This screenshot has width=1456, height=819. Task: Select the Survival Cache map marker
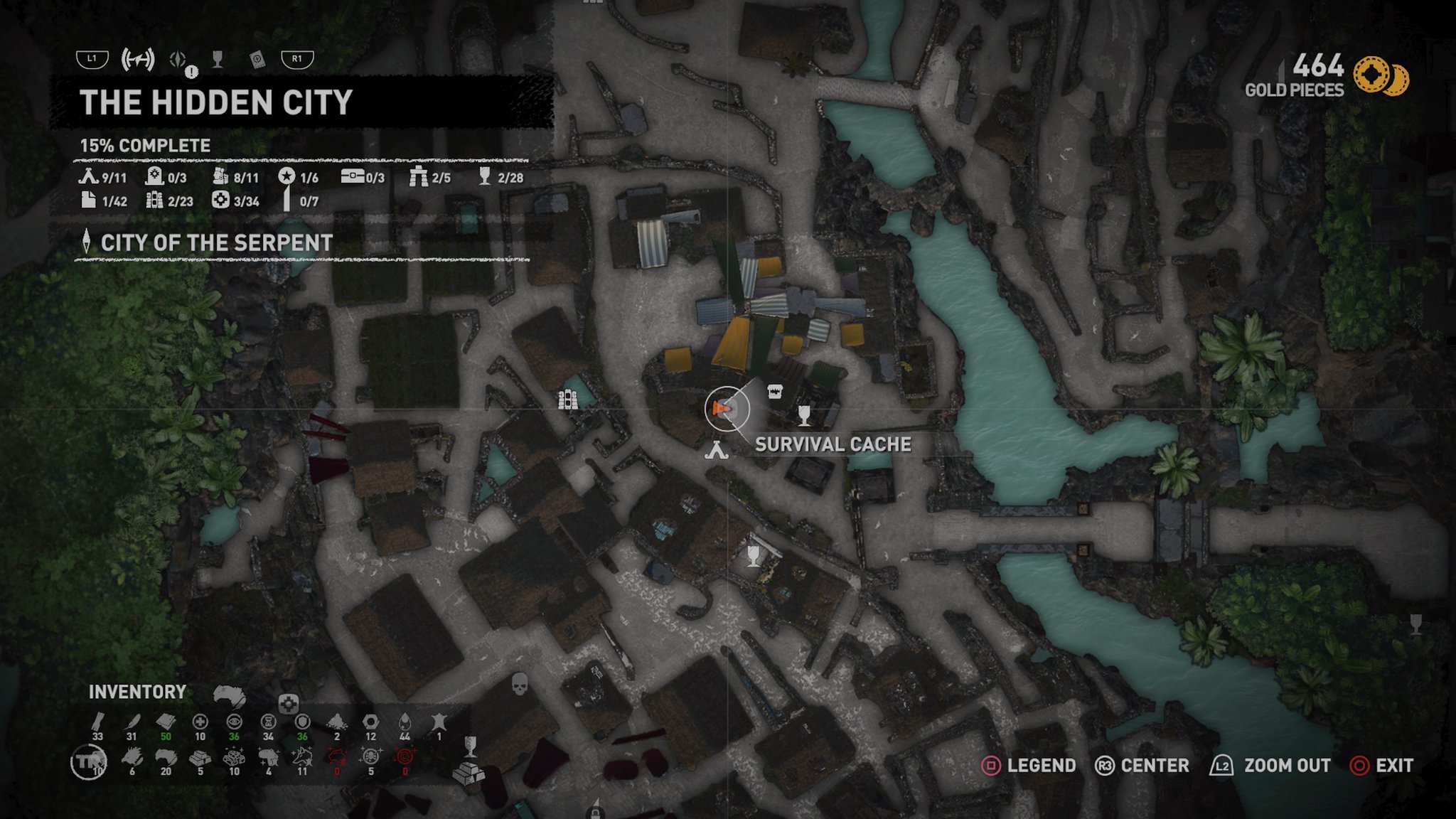click(x=775, y=391)
